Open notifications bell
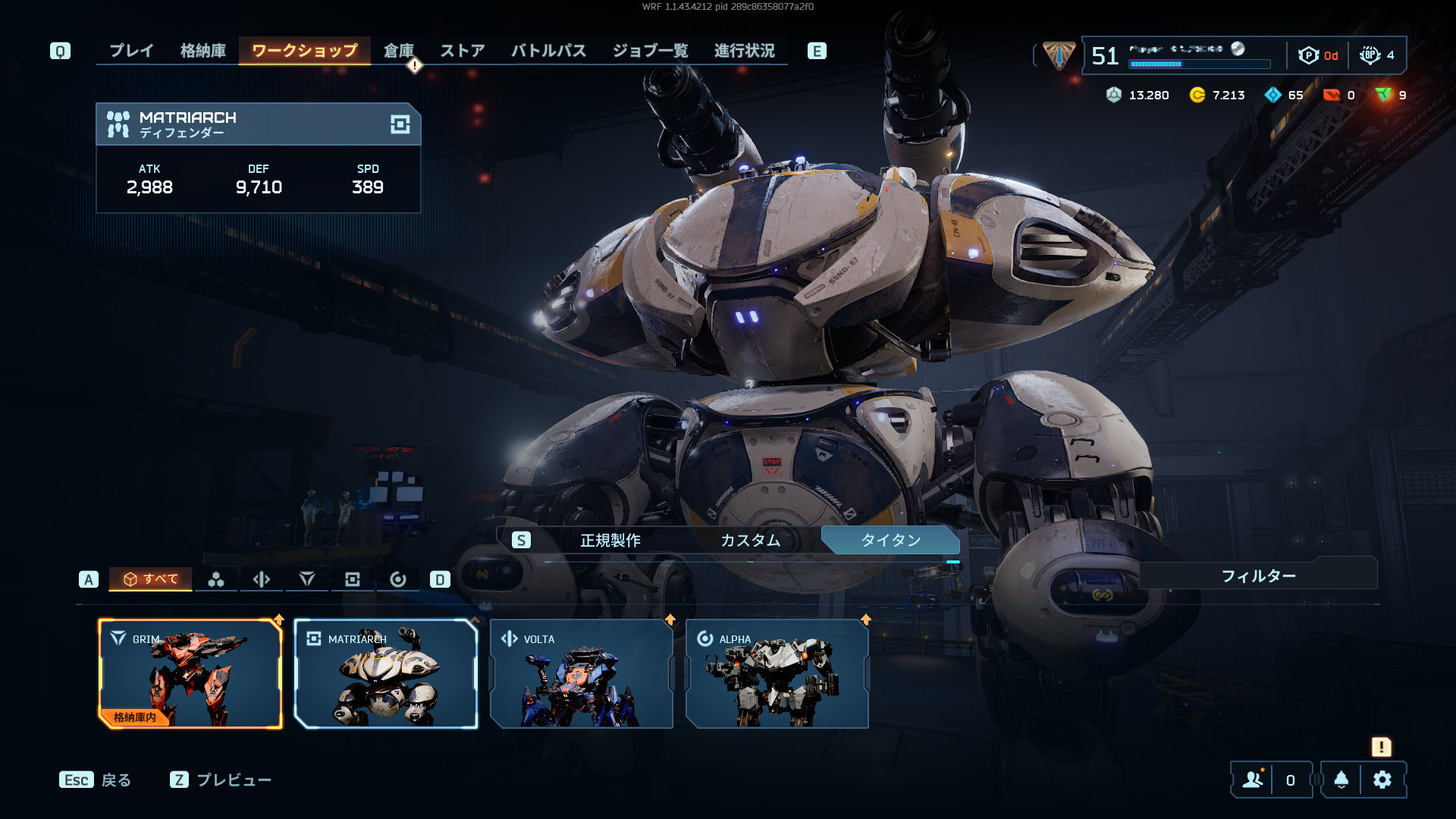 click(x=1341, y=780)
